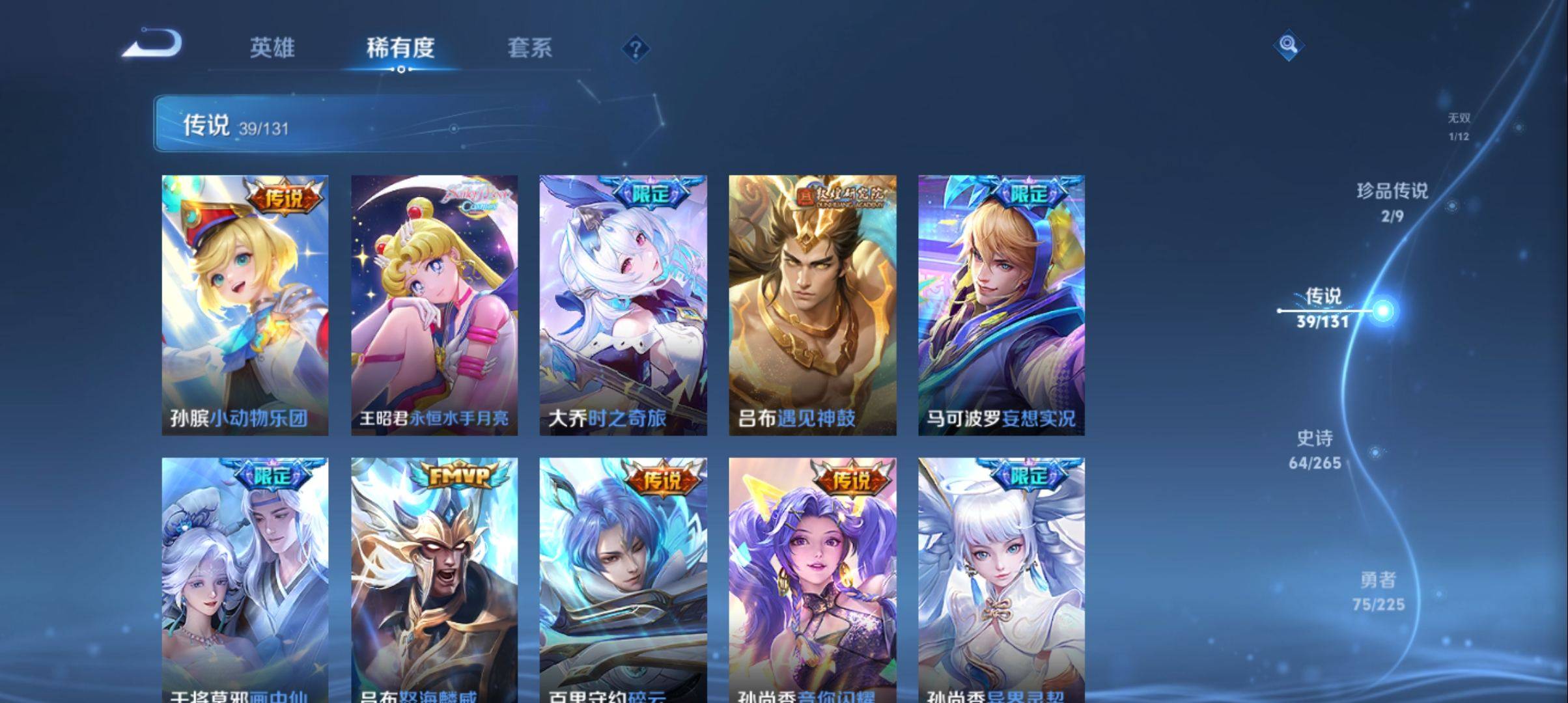
Task: Open the 大乔 时之奇旅 skin card
Action: pyautogui.click(x=623, y=305)
